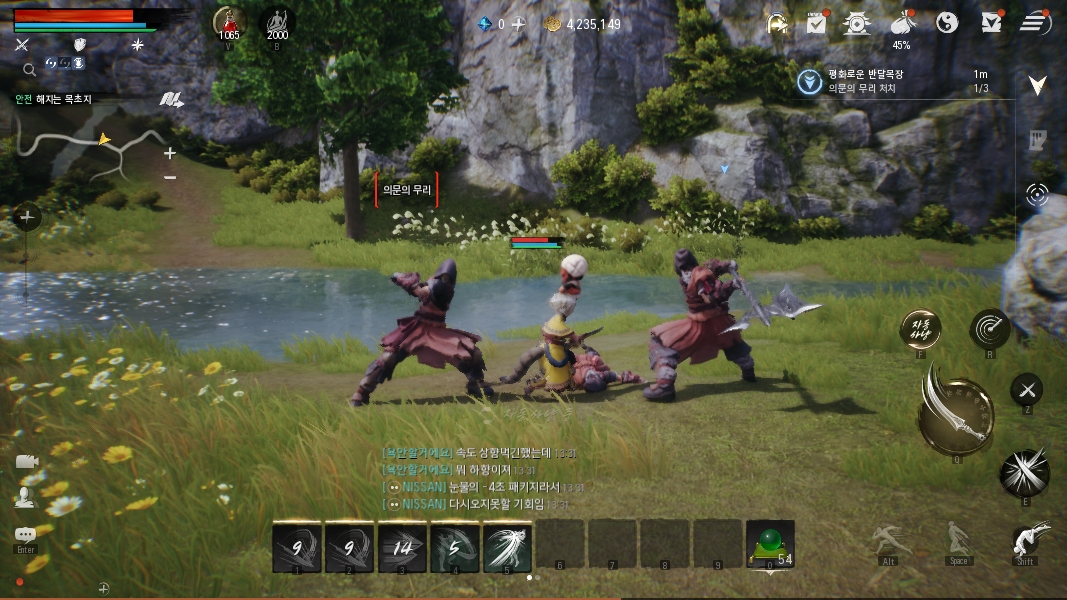Open the camera mode icon

click(26, 461)
